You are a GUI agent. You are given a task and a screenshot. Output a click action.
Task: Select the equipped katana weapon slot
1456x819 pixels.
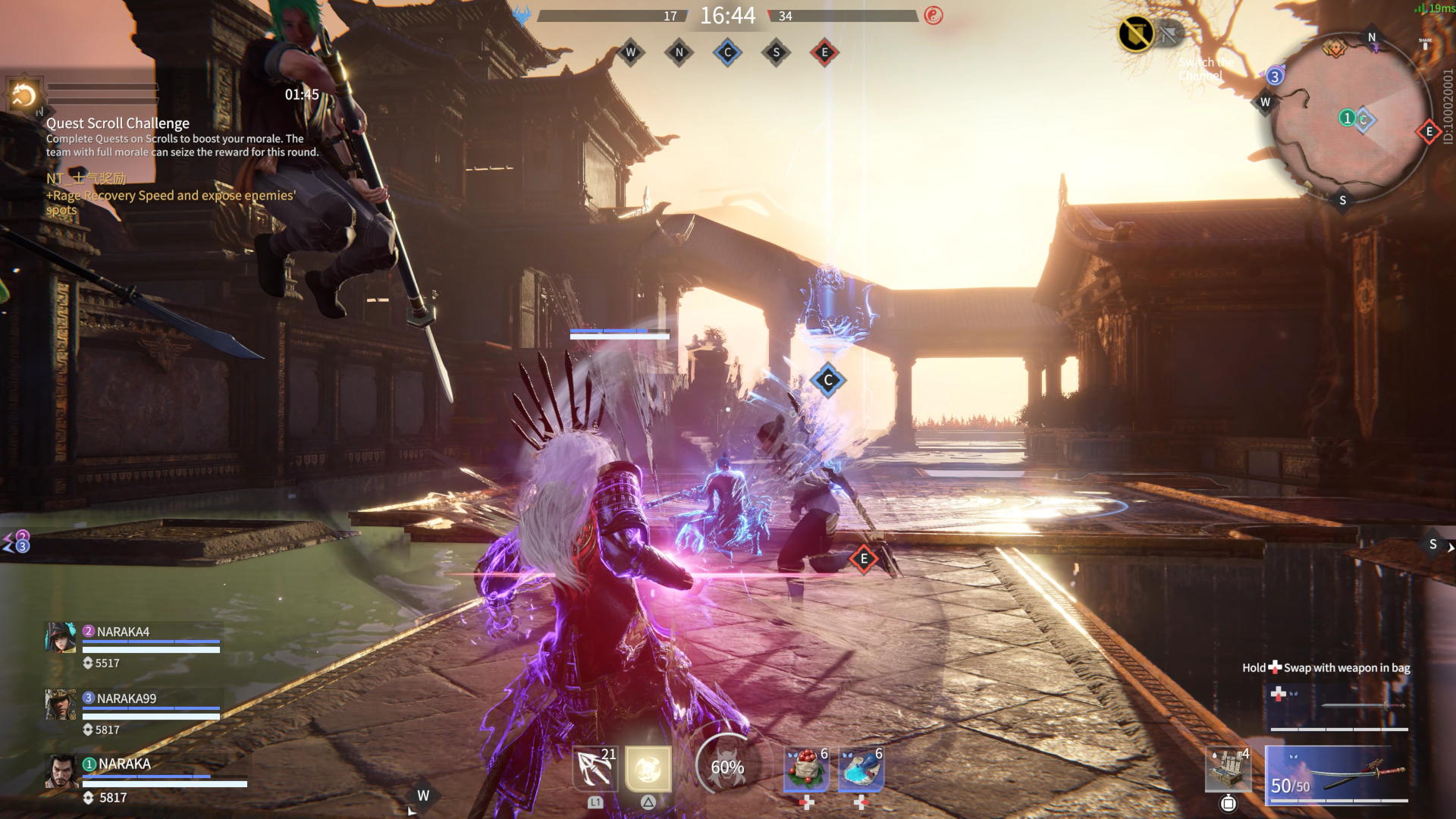click(x=1338, y=774)
